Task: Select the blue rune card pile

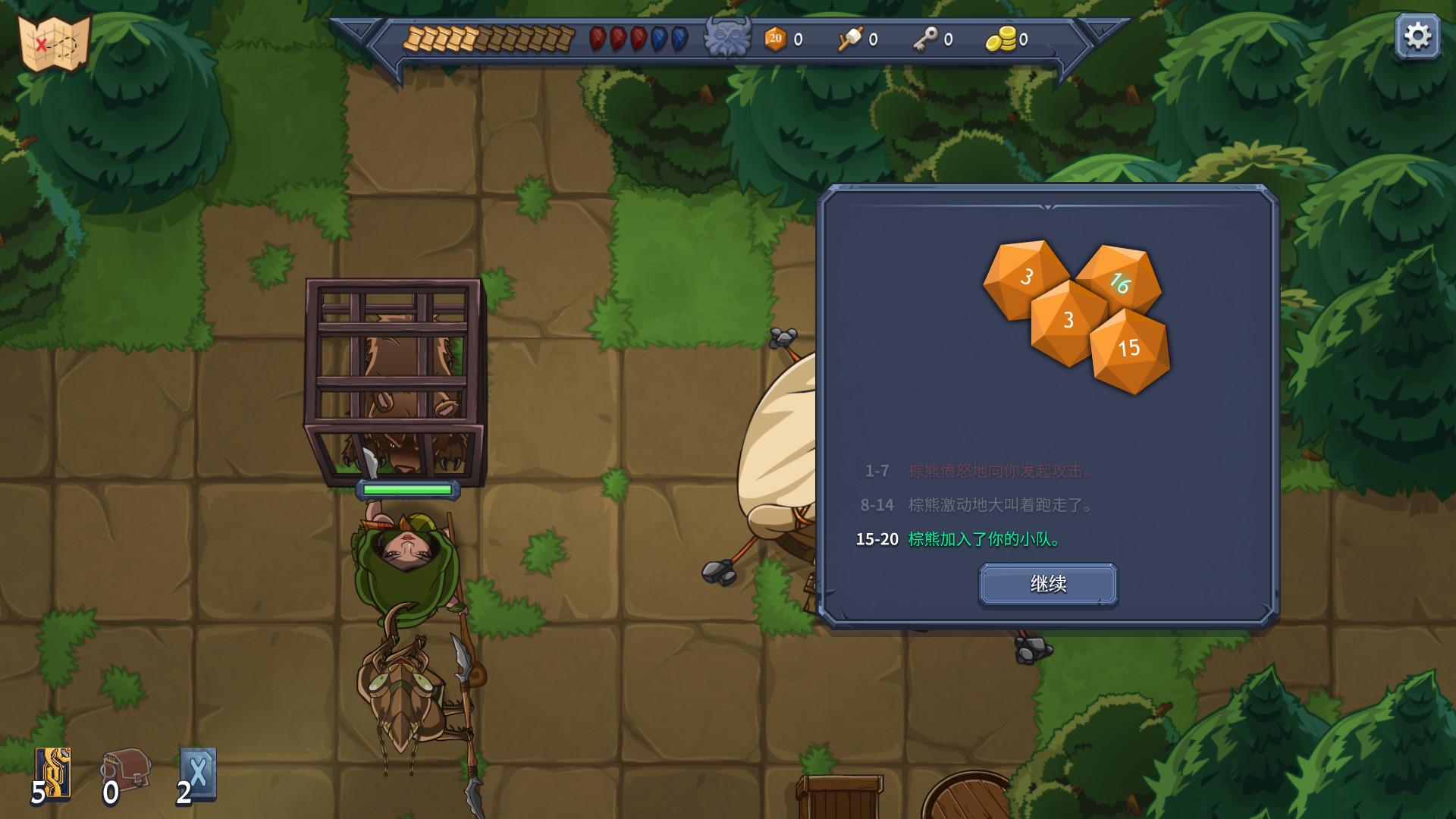Action: tap(198, 773)
